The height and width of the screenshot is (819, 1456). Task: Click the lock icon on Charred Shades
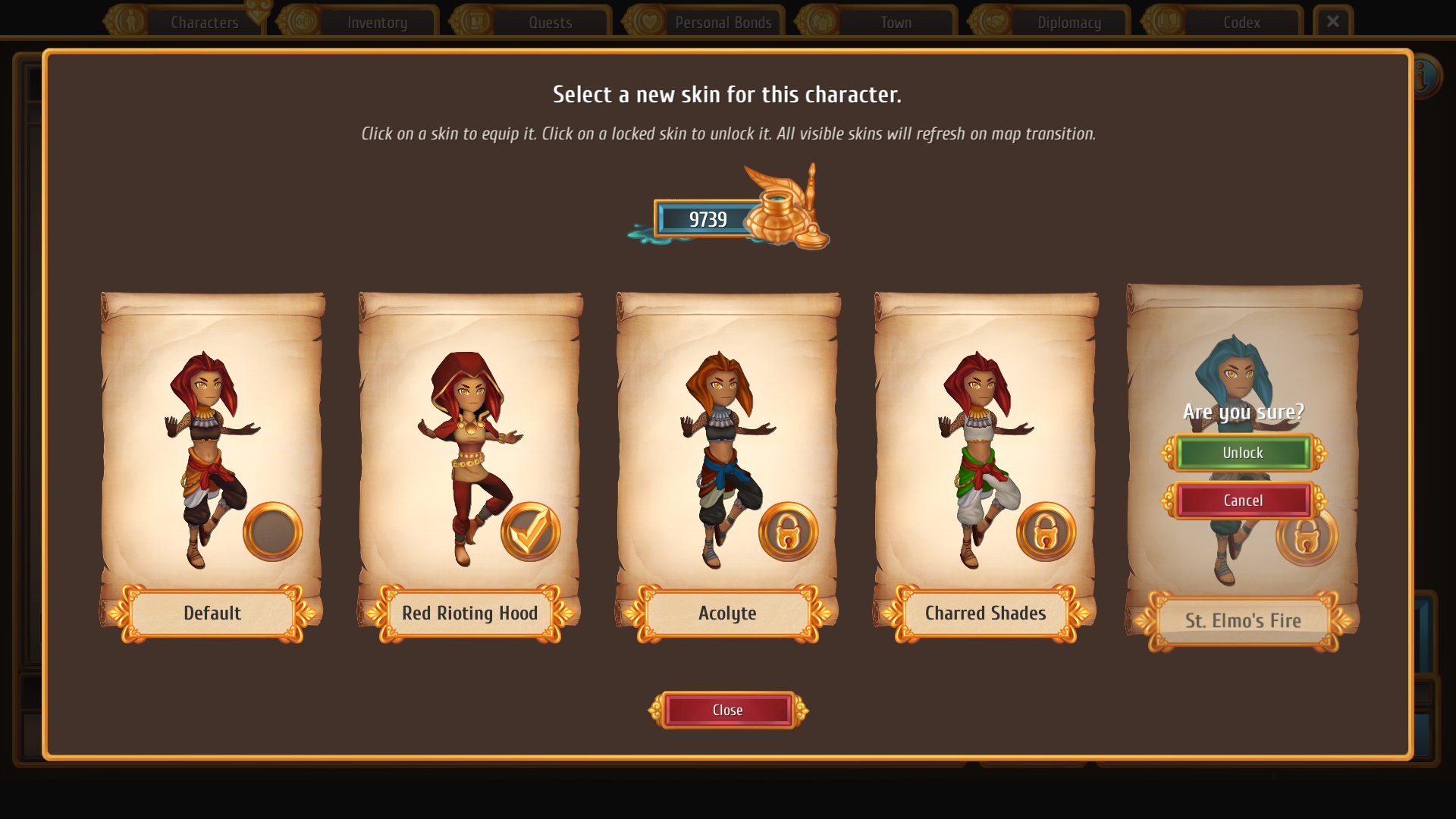[1045, 532]
